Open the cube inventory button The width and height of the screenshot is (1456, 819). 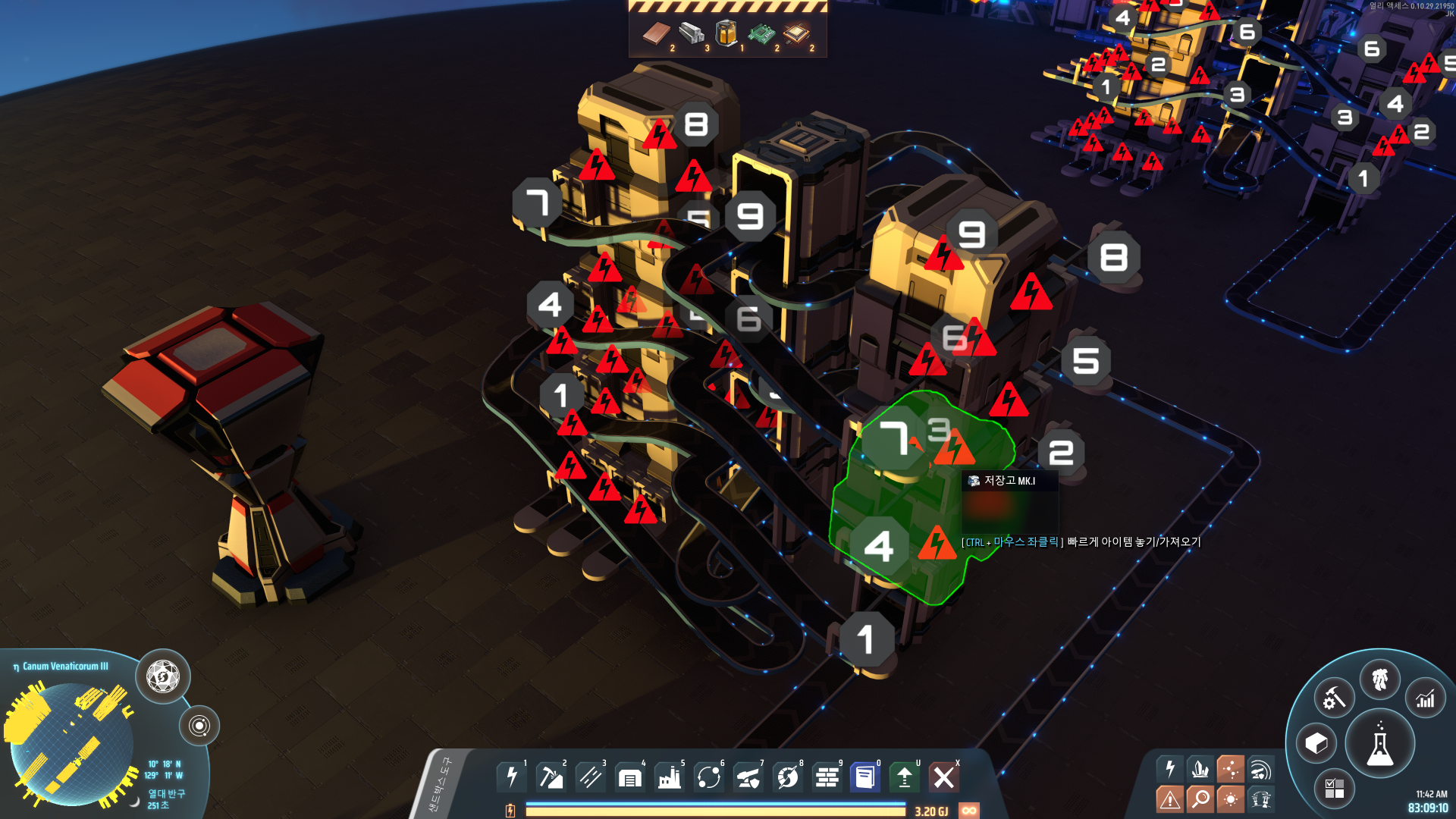(1316, 743)
